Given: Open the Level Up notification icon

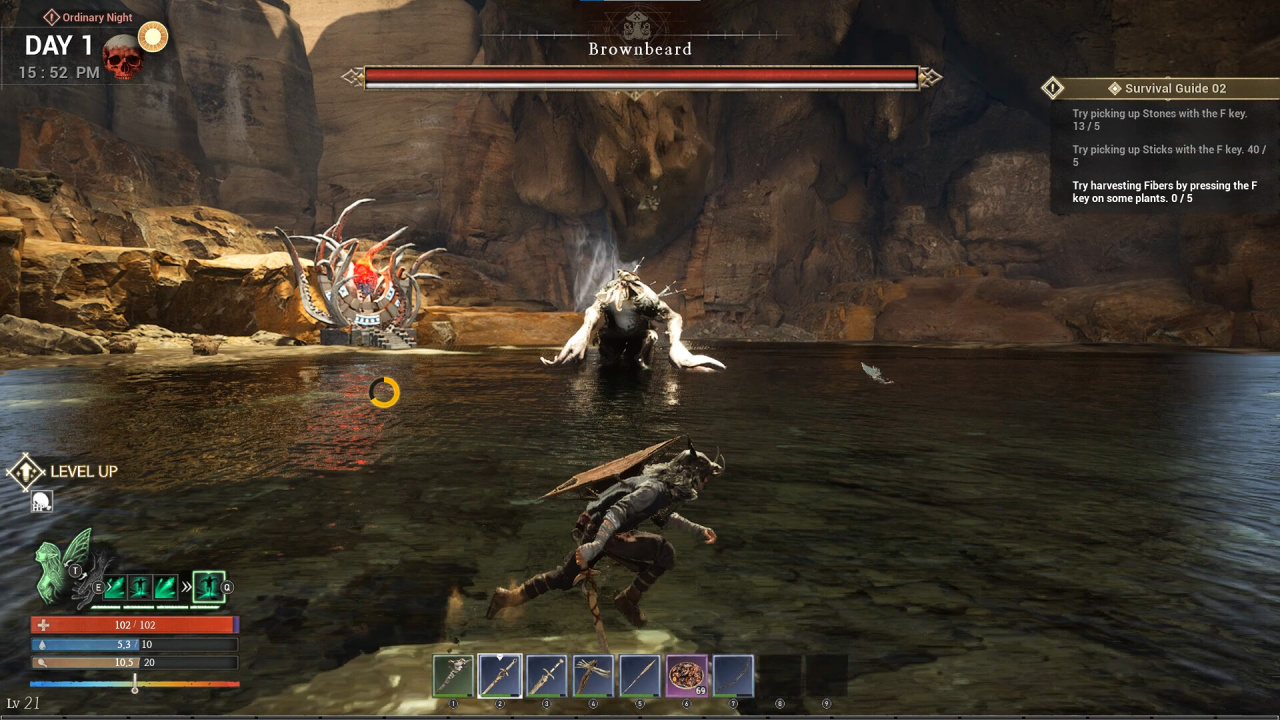Looking at the screenshot, I should pyautogui.click(x=26, y=472).
